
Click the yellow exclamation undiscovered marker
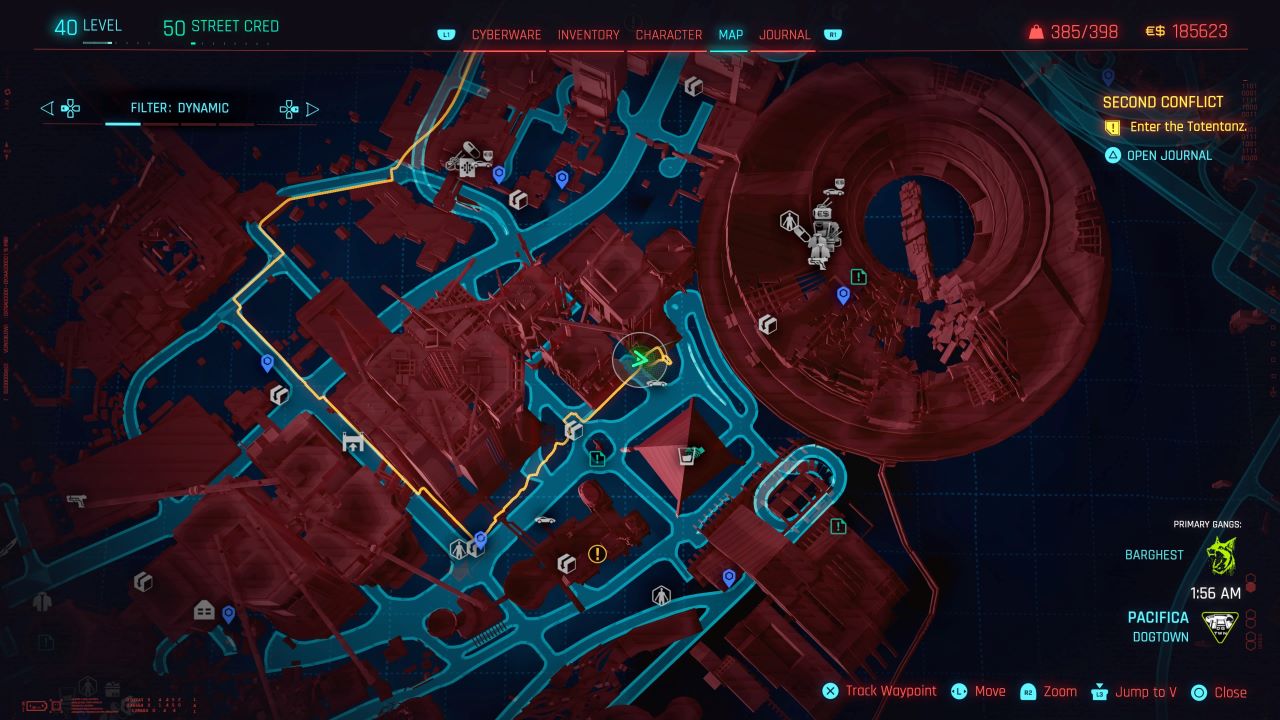tap(595, 553)
